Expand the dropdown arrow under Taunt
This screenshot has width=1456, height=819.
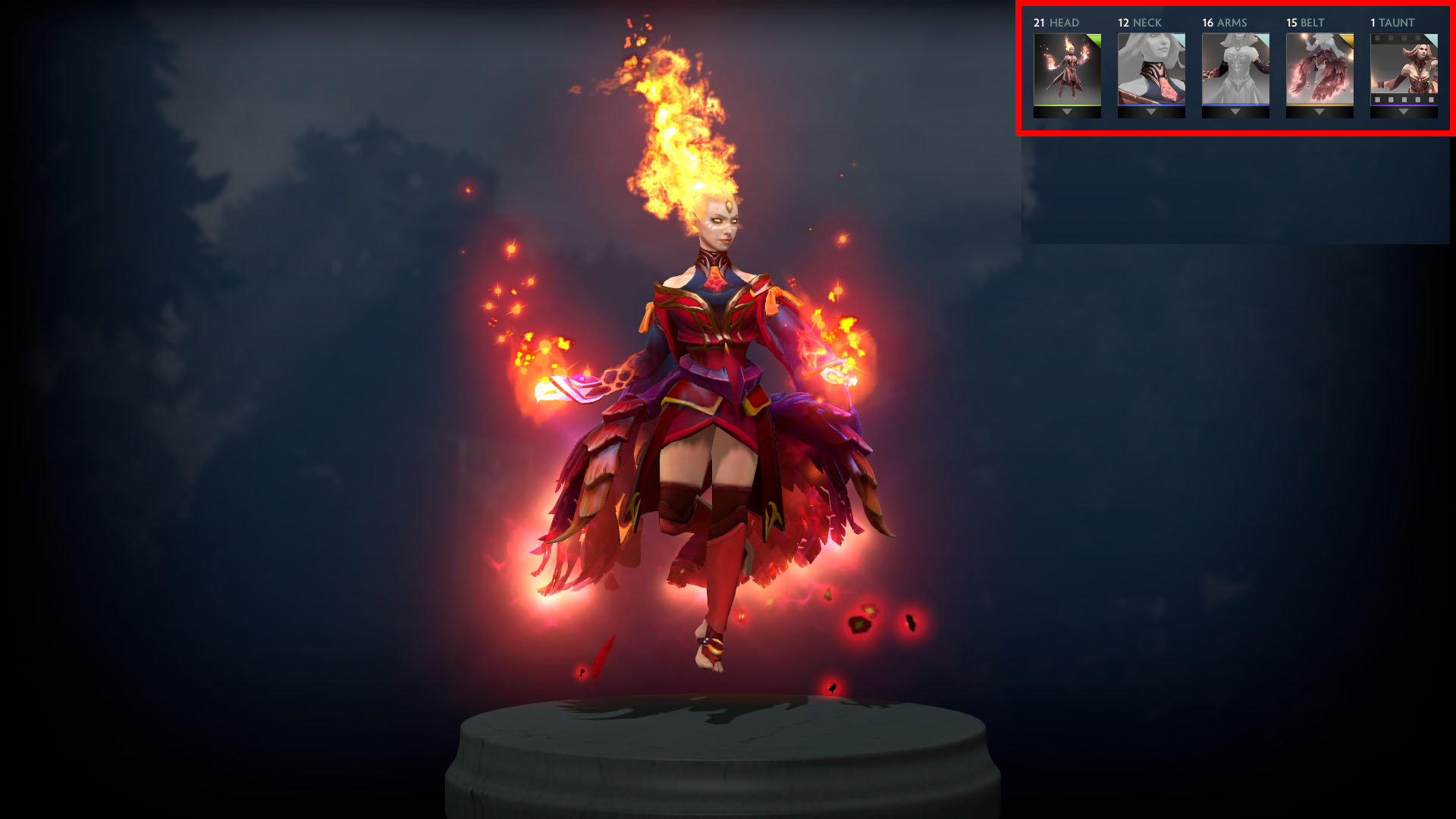(x=1404, y=112)
